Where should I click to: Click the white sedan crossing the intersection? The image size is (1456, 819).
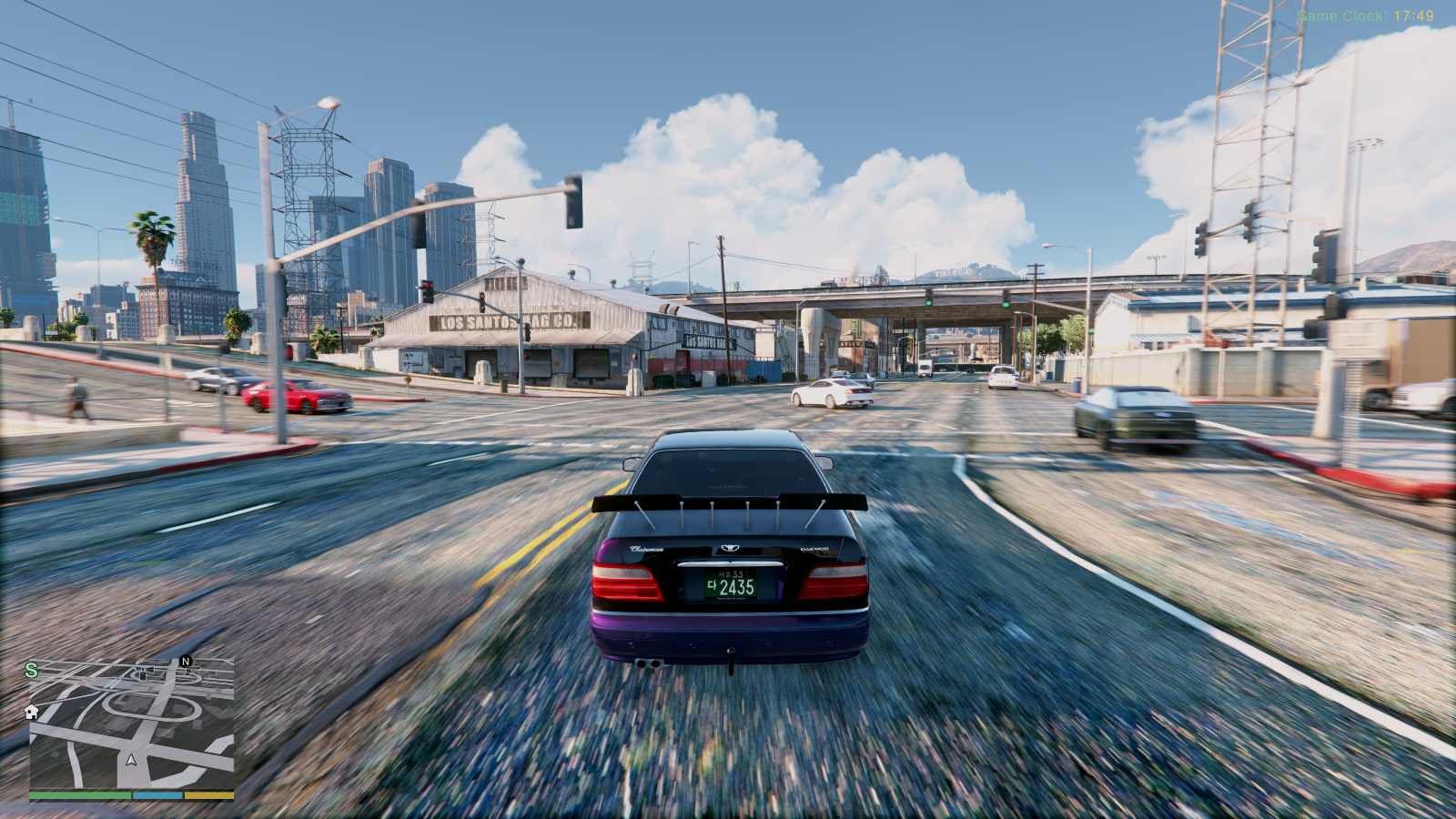[833, 394]
